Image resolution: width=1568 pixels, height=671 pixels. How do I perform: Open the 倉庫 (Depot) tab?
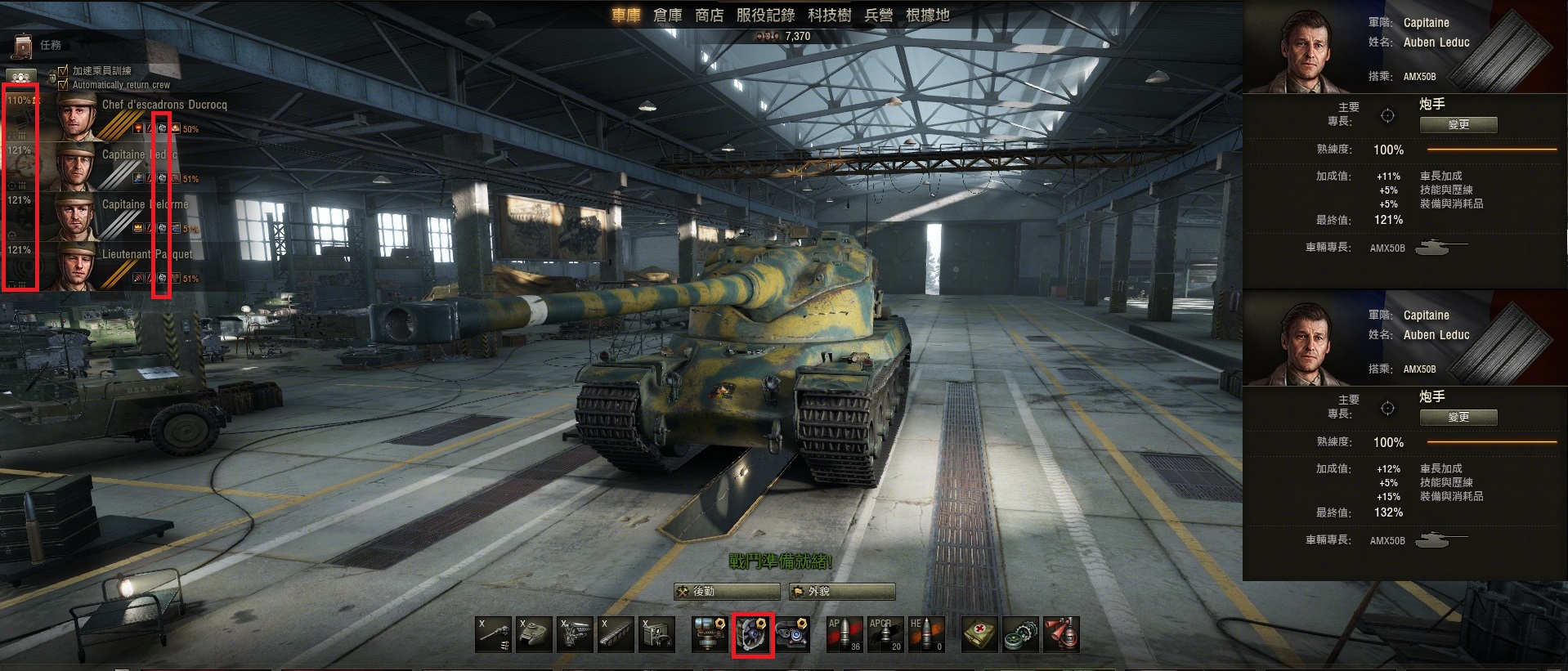tap(667, 15)
